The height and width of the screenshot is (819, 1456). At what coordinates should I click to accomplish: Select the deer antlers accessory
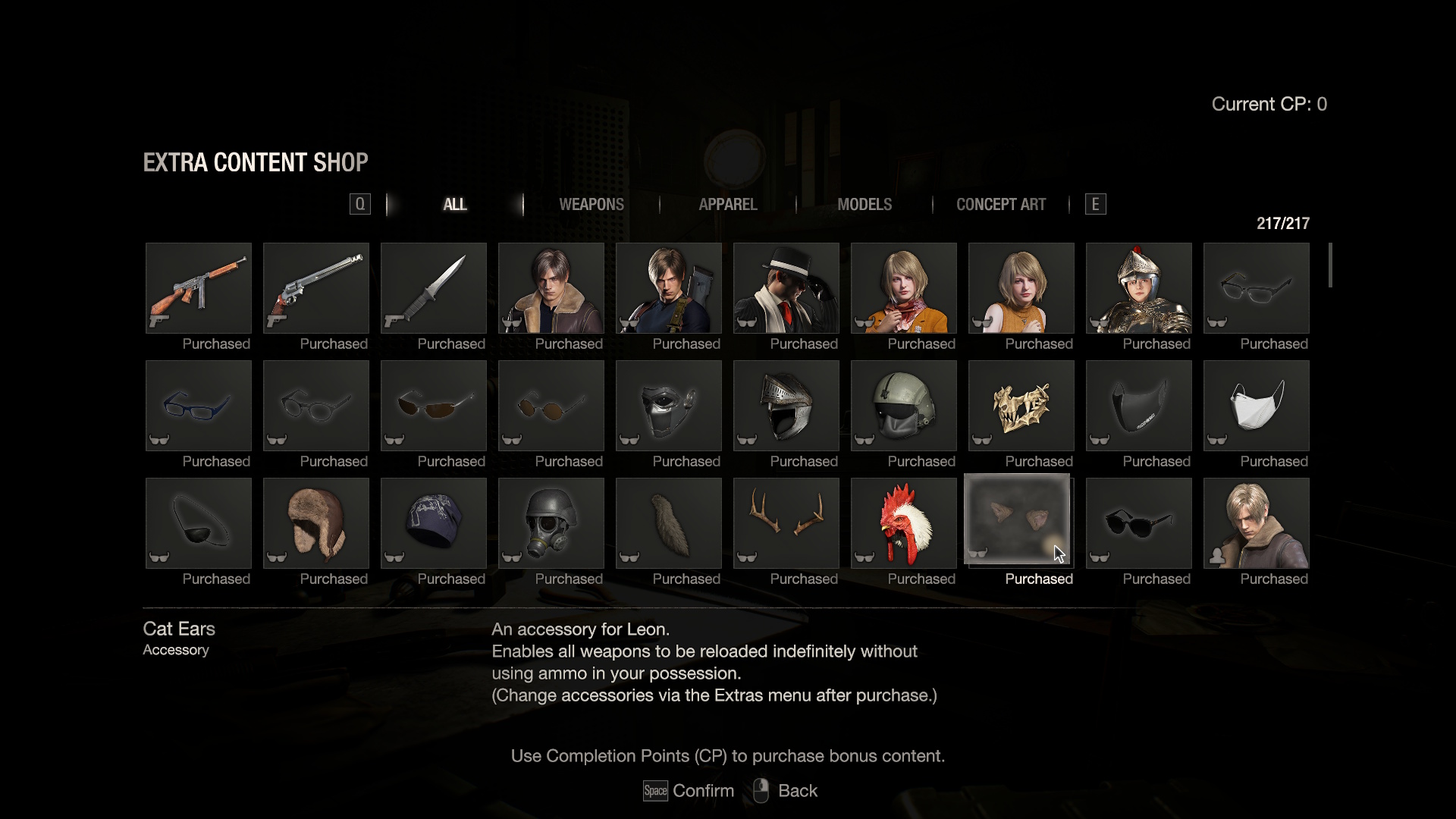(x=786, y=522)
